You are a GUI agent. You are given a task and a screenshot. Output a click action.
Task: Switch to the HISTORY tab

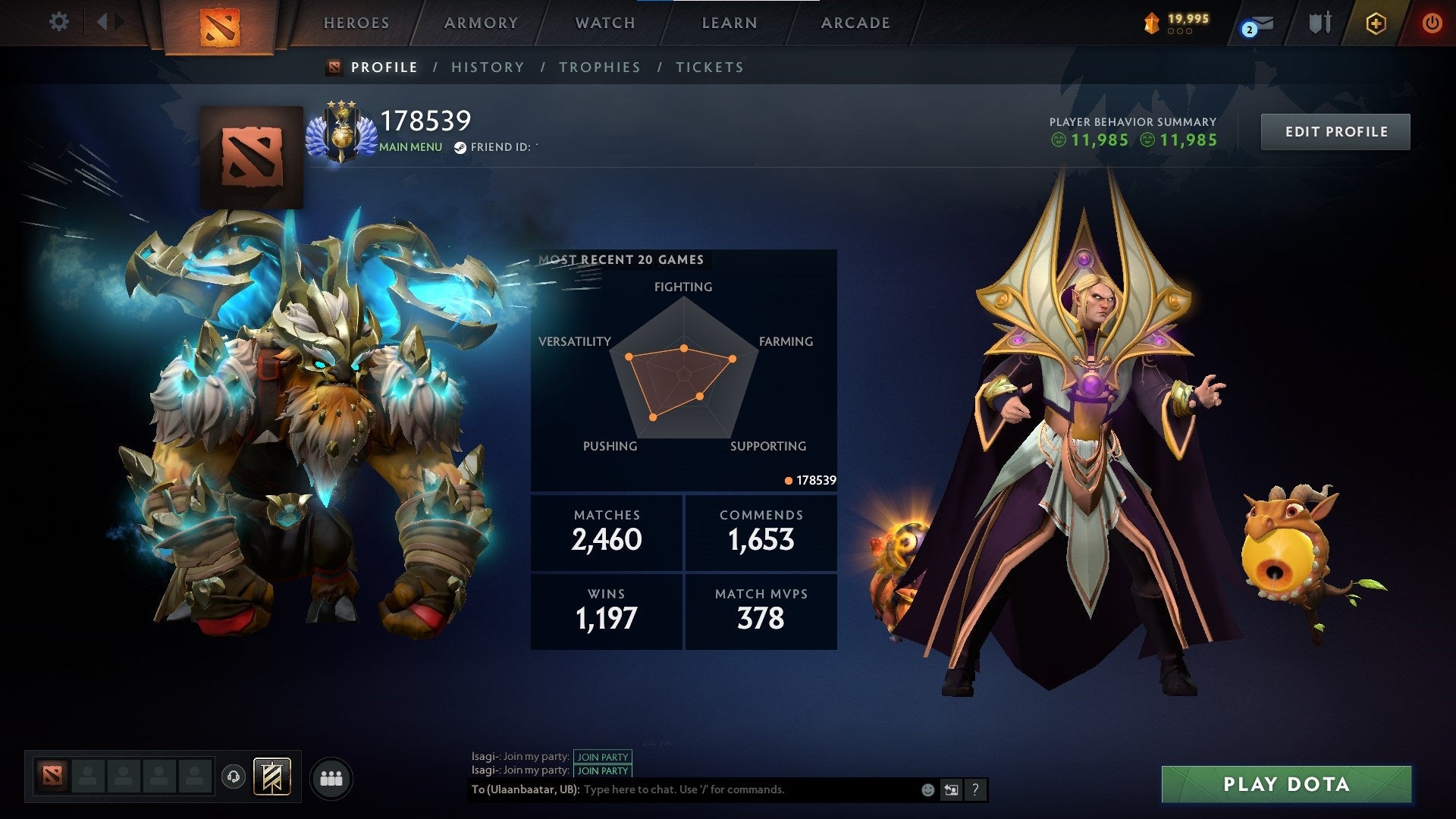click(488, 67)
